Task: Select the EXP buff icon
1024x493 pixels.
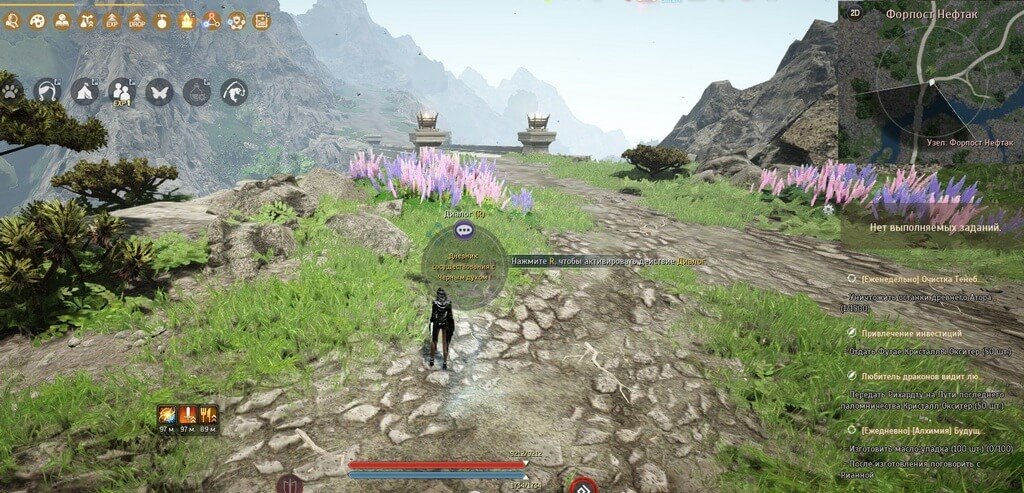Action: (x=112, y=20)
